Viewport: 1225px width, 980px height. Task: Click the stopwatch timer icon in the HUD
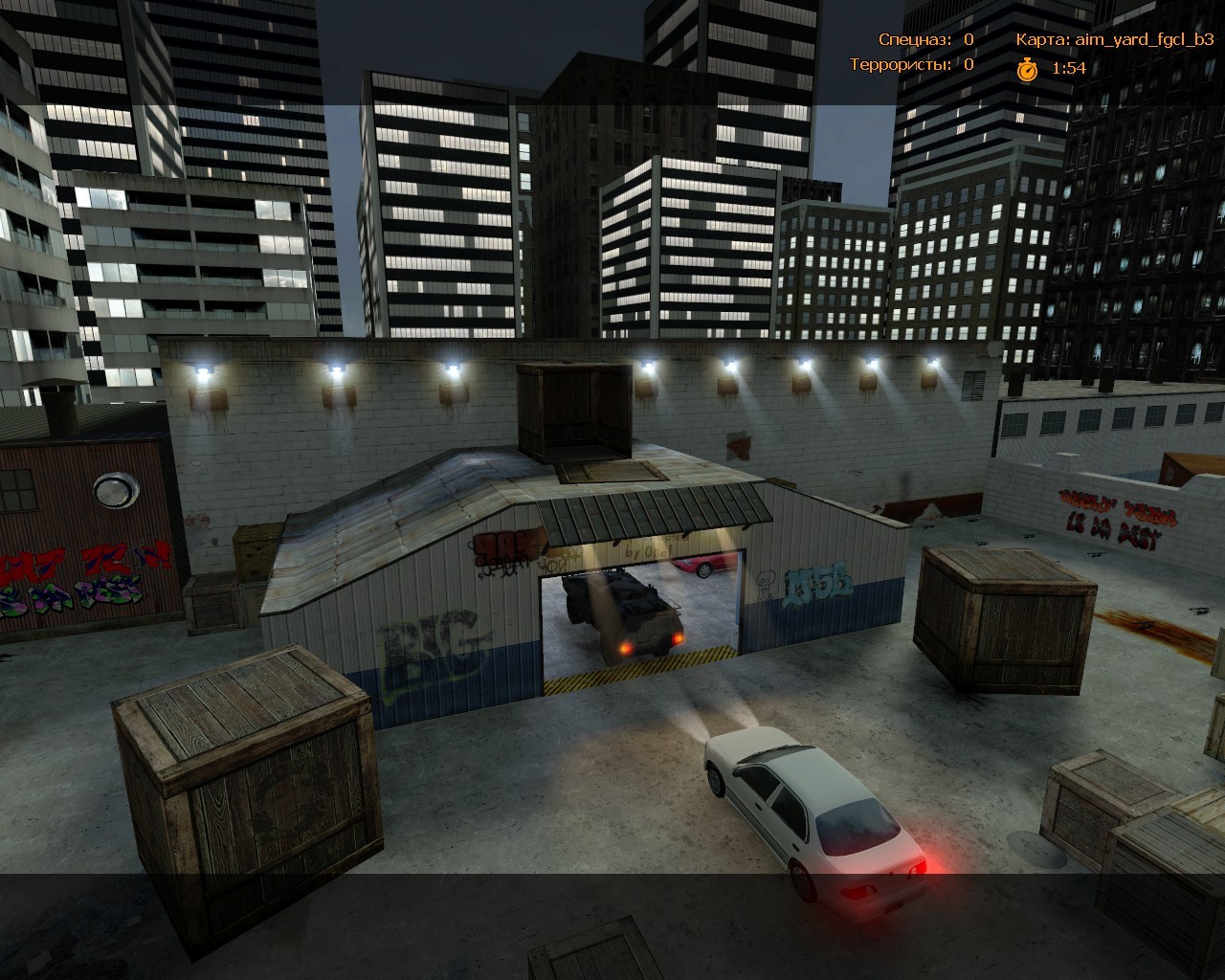tap(1027, 68)
